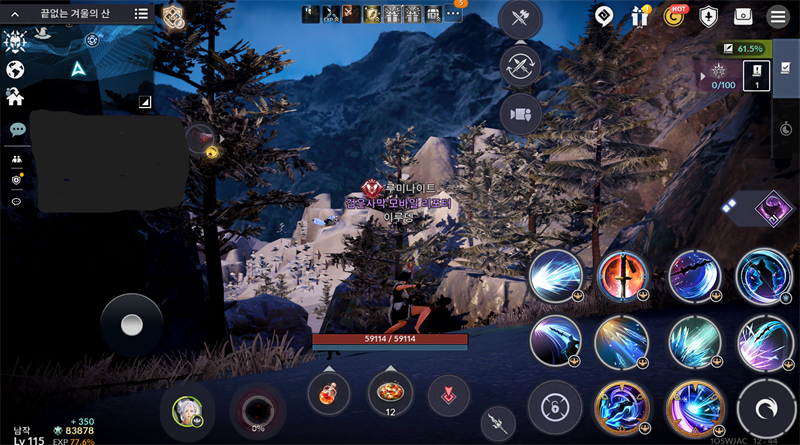Screen dimensions: 800x445
Task: Open the character portrait button
Action: tap(187, 409)
